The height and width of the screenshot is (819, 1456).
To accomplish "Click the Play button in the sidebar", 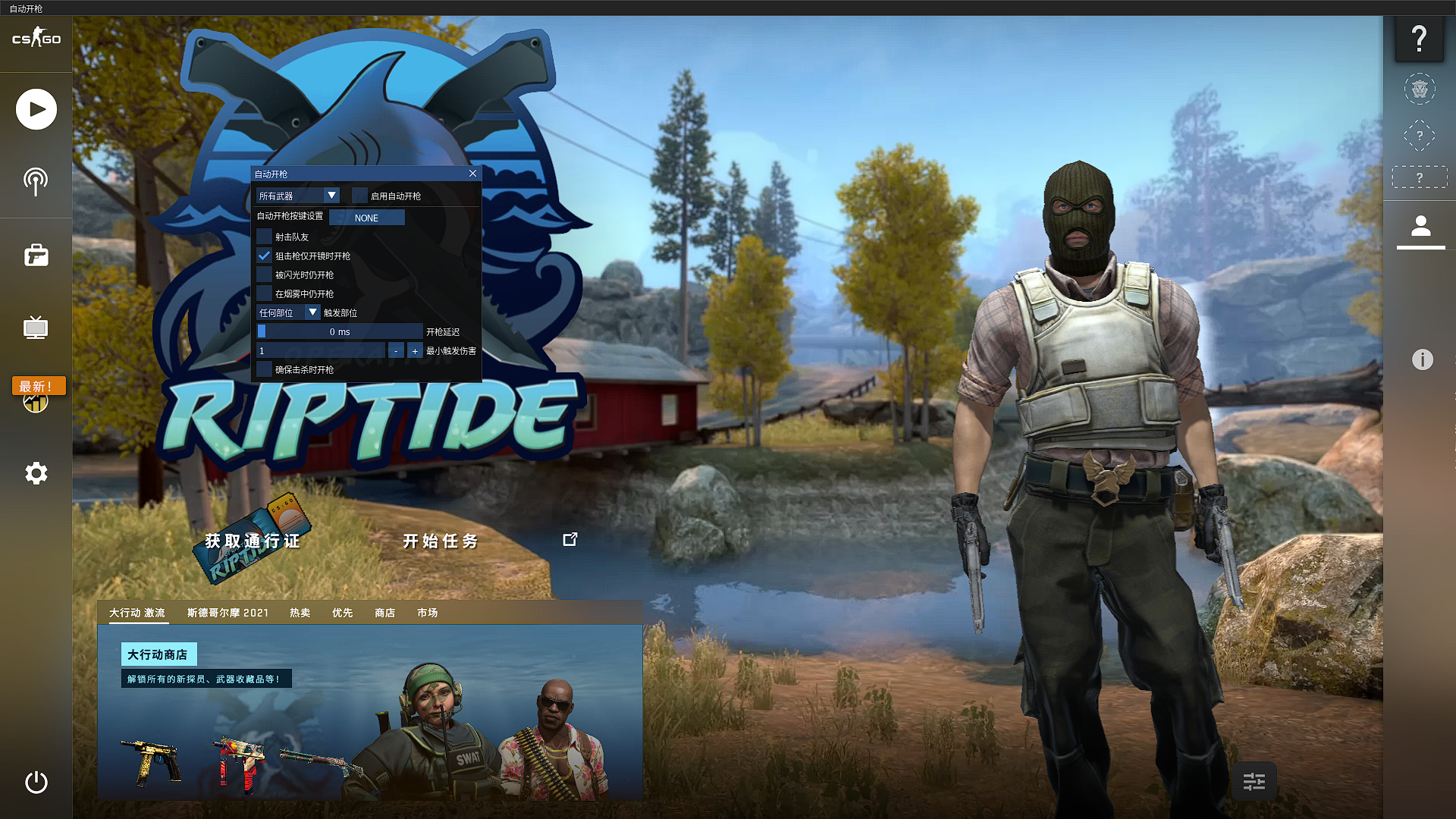I will 36,109.
